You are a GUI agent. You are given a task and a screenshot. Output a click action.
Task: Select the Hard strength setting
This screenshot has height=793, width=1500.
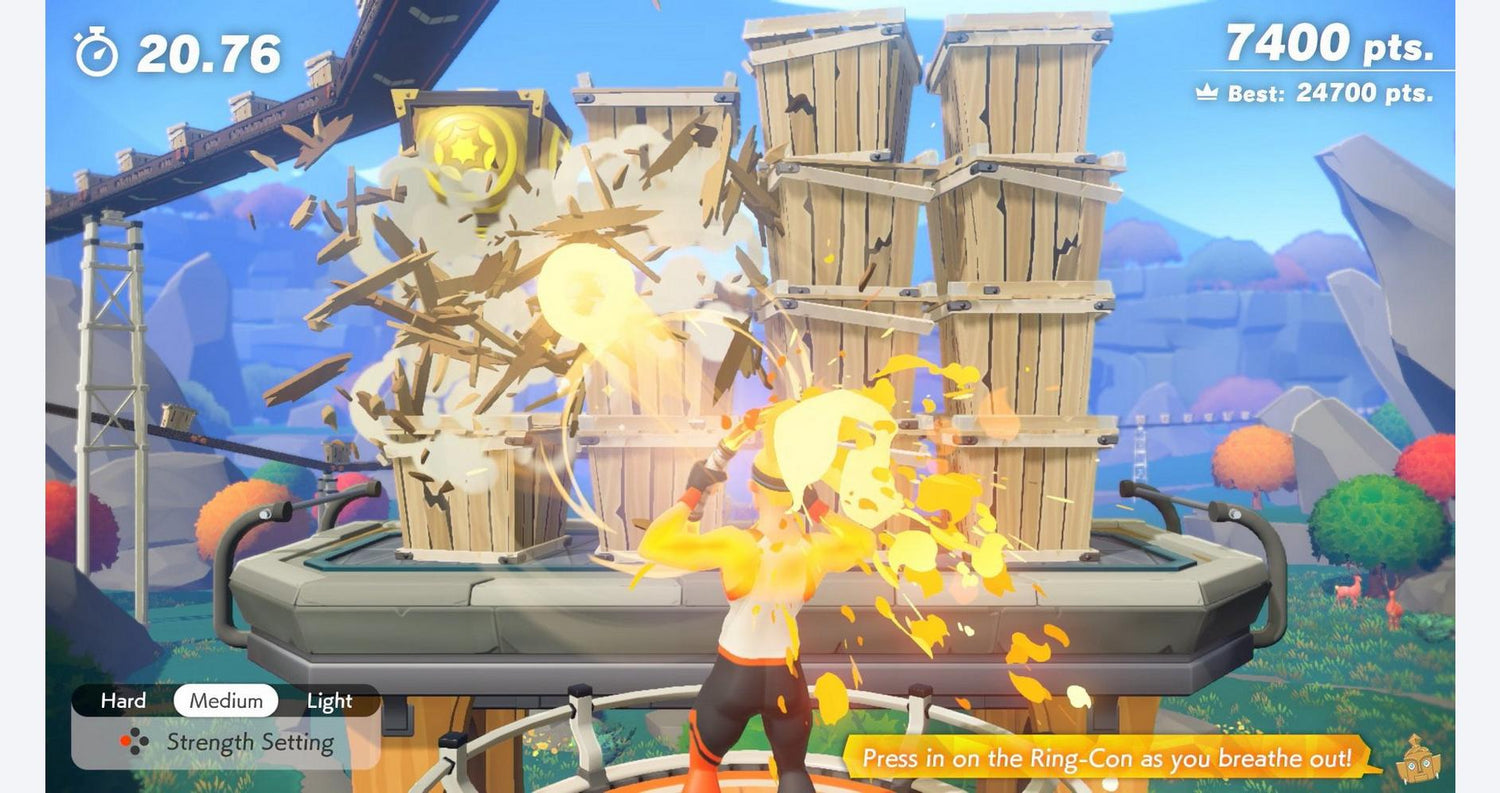tap(123, 701)
